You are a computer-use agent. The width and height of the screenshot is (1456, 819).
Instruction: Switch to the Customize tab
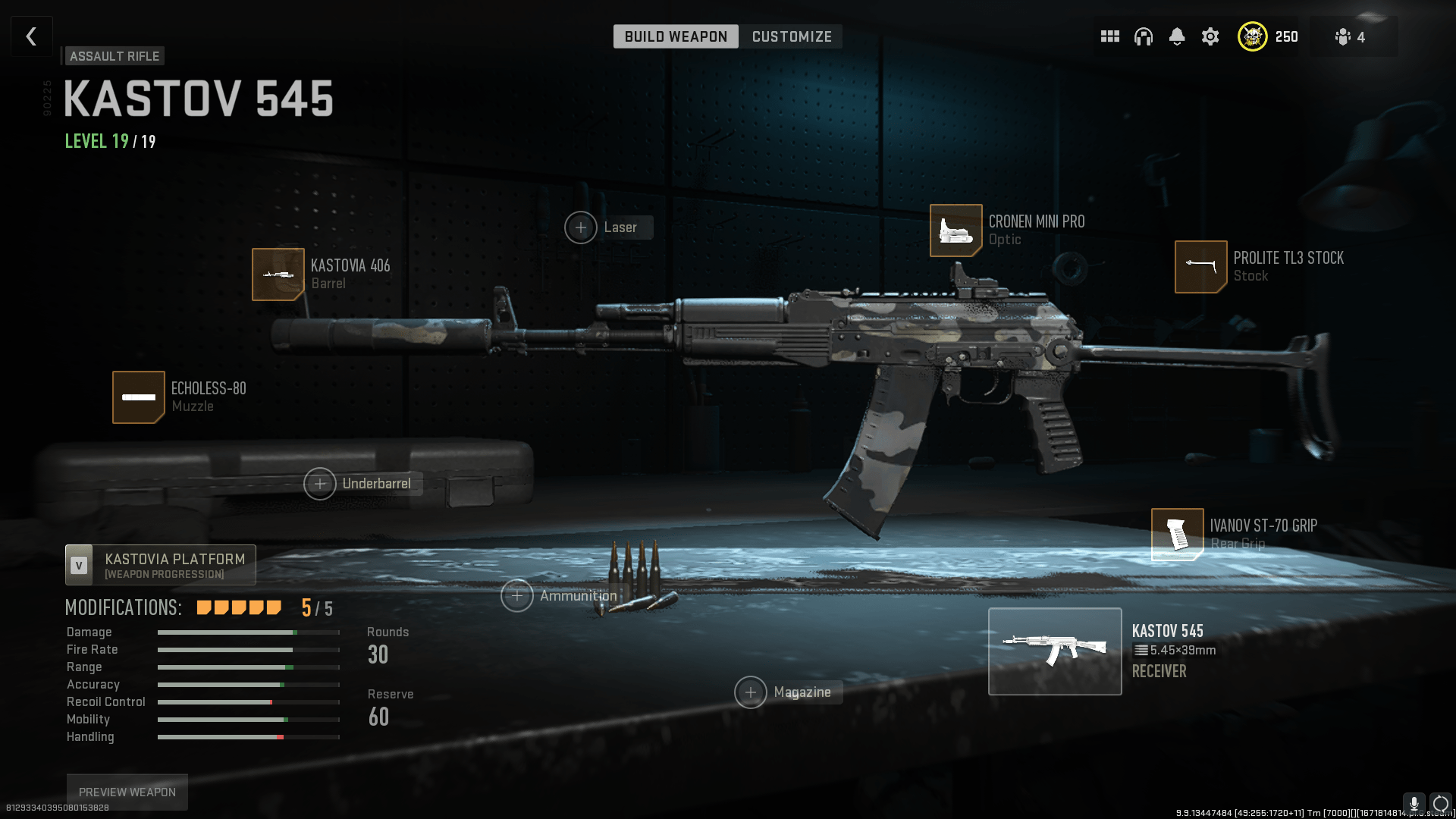tap(791, 36)
